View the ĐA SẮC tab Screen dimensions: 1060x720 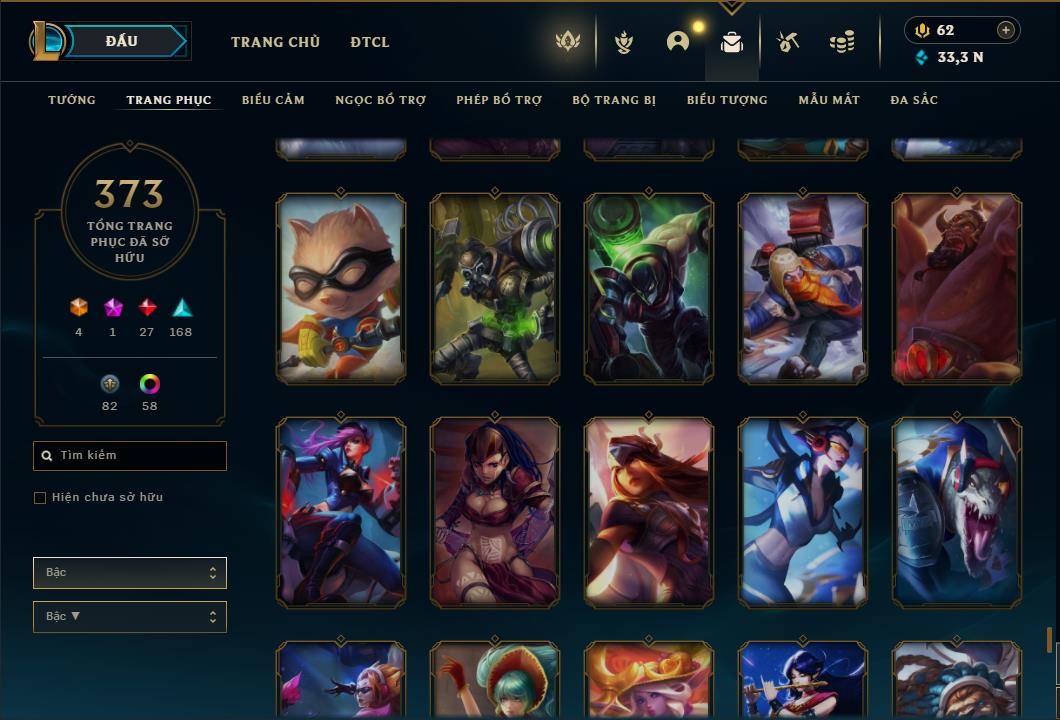914,100
